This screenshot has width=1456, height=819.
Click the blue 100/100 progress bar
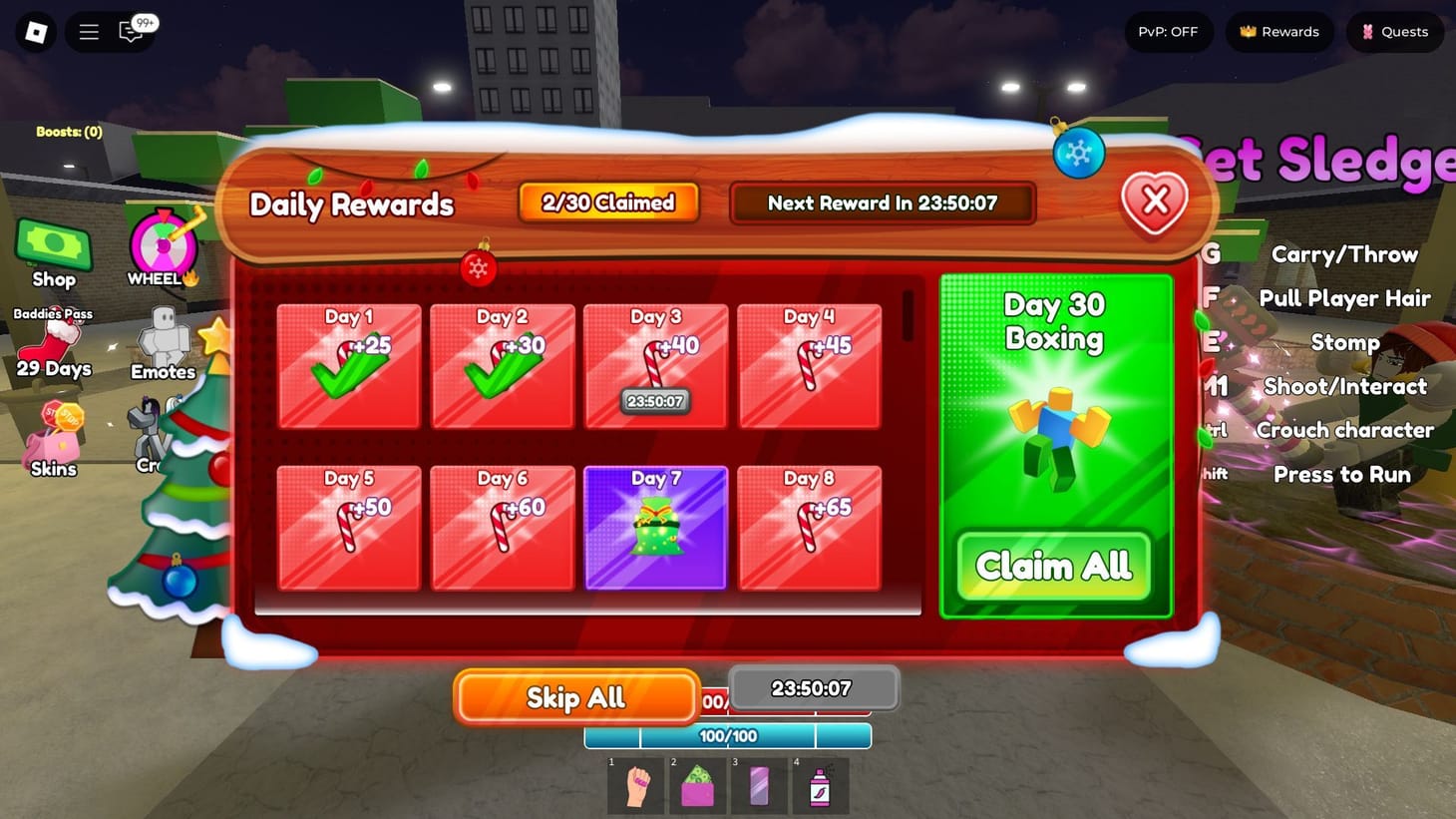point(727,735)
